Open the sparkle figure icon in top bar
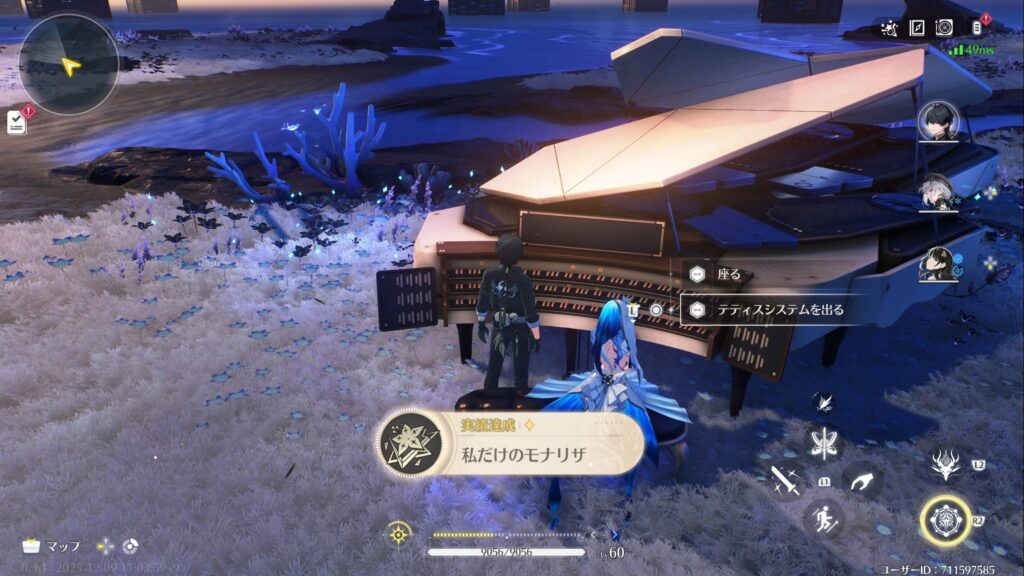Screen dimensions: 1024x576 coord(888,28)
